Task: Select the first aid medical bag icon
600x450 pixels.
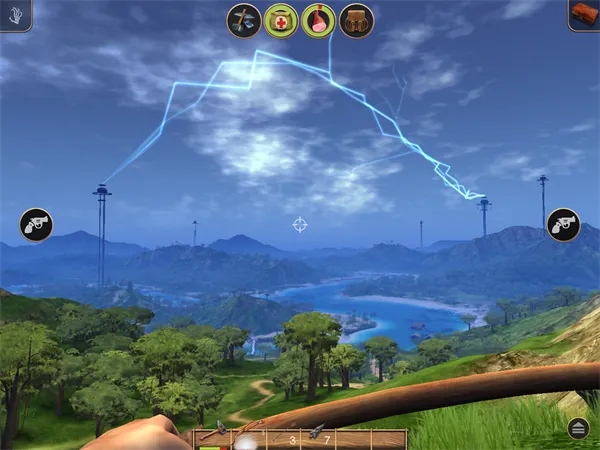Action: (x=281, y=21)
